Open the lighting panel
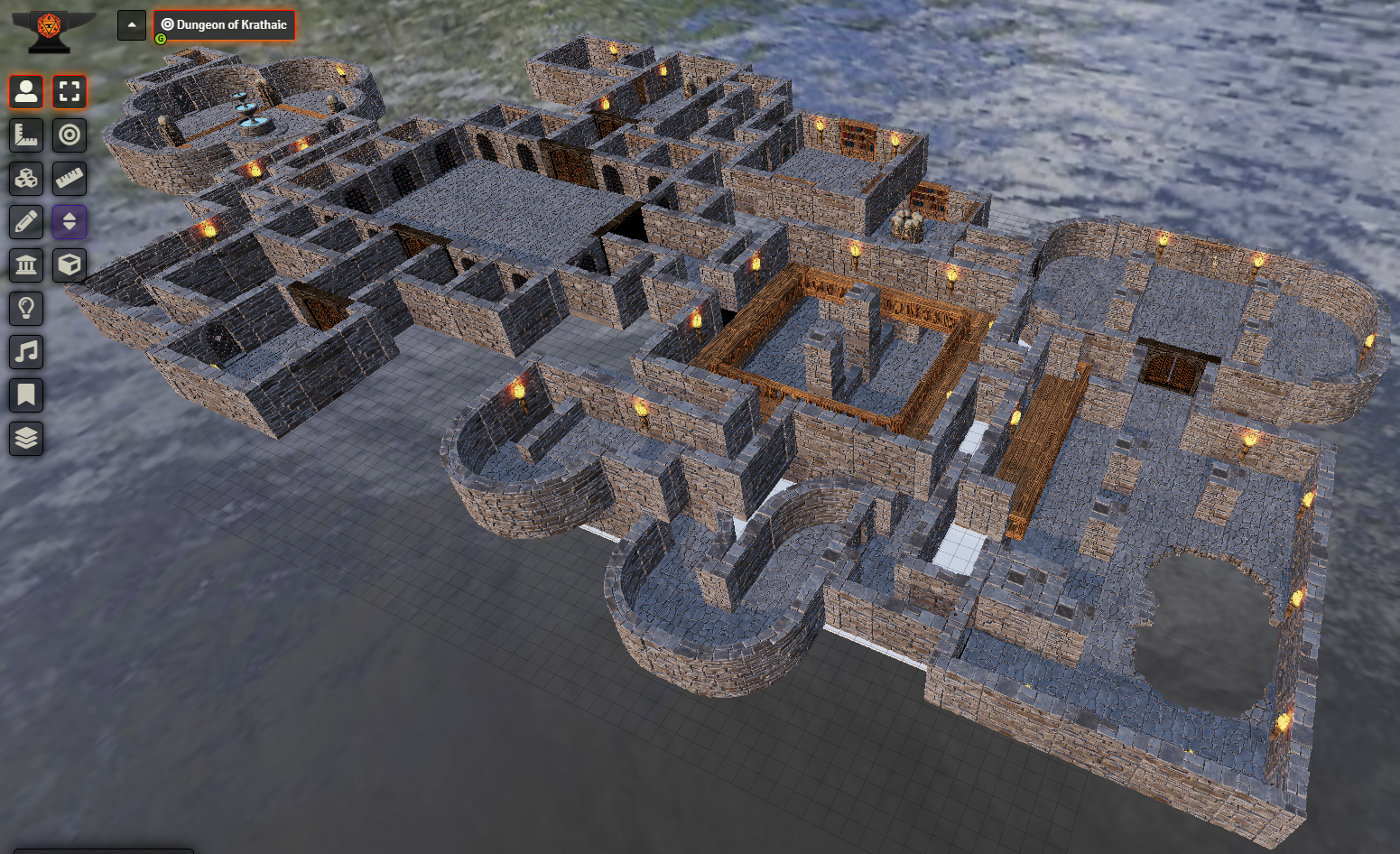Viewport: 1400px width, 854px height. click(x=25, y=309)
